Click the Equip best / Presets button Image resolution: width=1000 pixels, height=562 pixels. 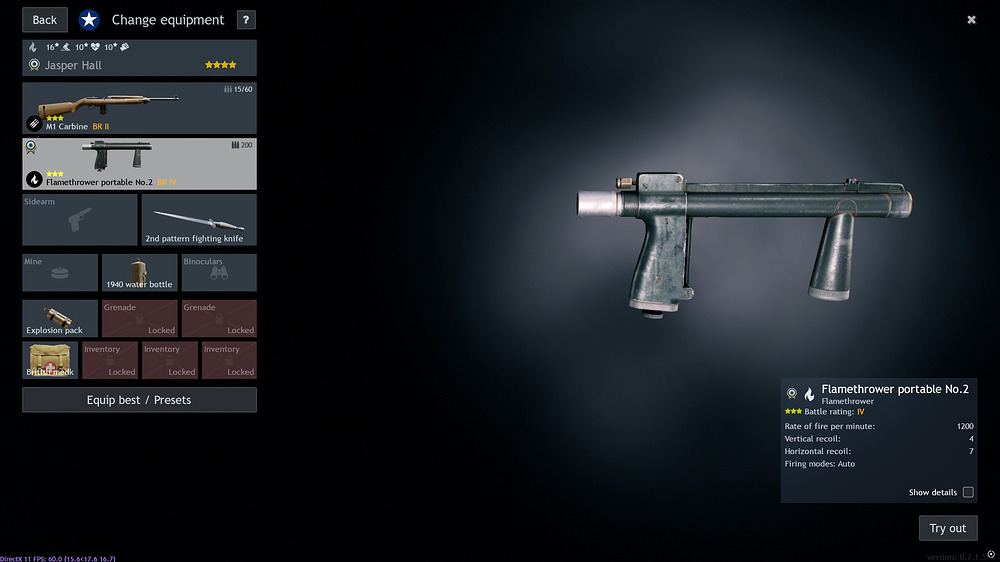tap(139, 400)
